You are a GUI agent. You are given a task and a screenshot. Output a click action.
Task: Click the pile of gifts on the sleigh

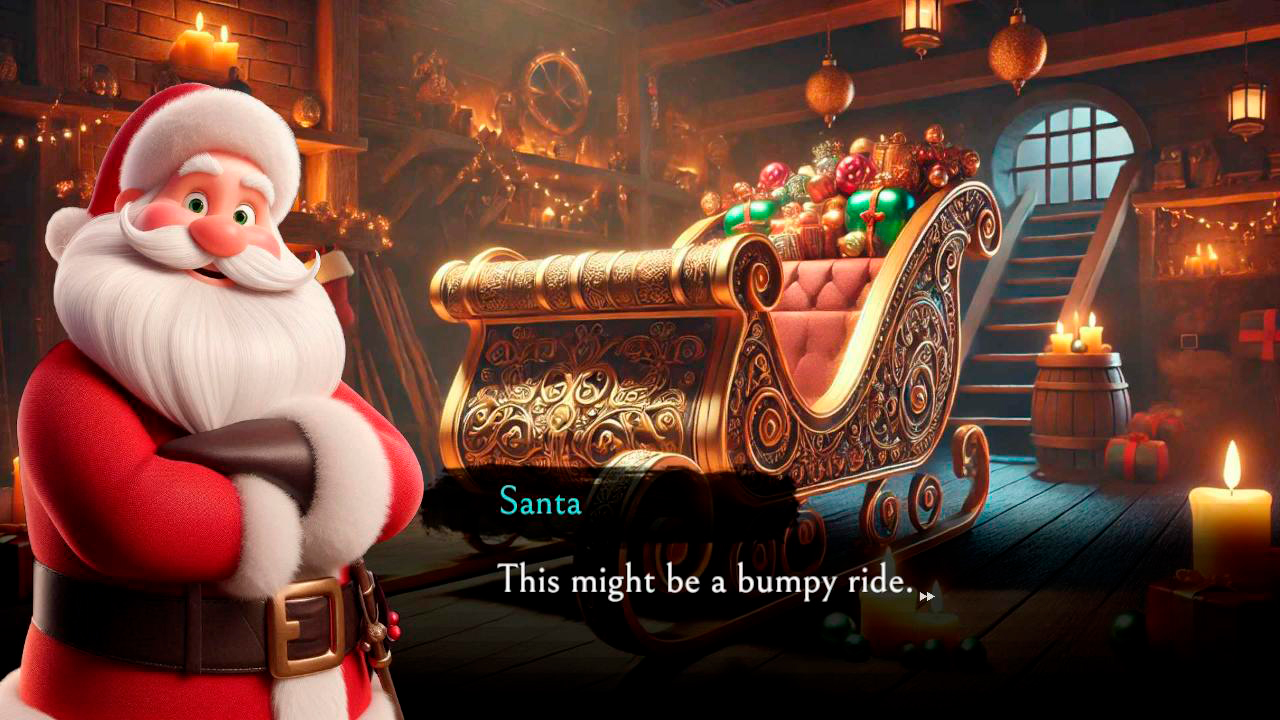coord(840,190)
